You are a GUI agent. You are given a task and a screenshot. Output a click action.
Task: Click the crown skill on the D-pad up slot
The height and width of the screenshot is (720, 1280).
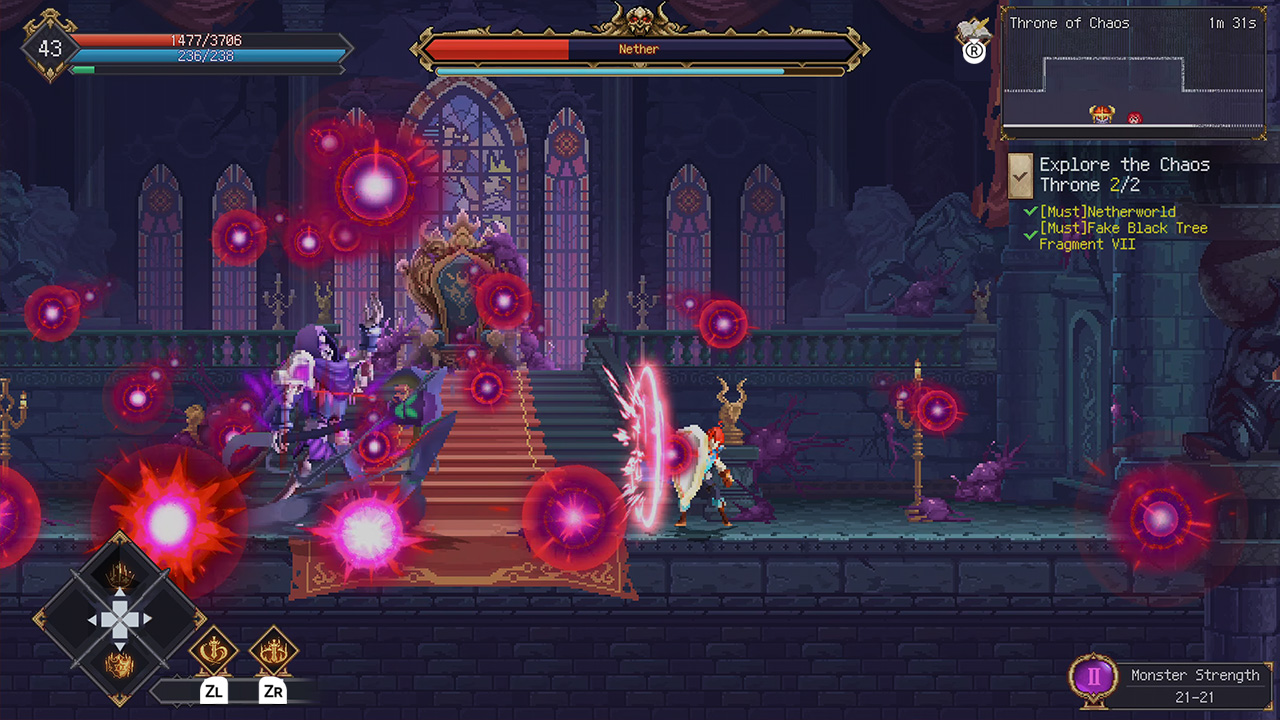[x=119, y=574]
